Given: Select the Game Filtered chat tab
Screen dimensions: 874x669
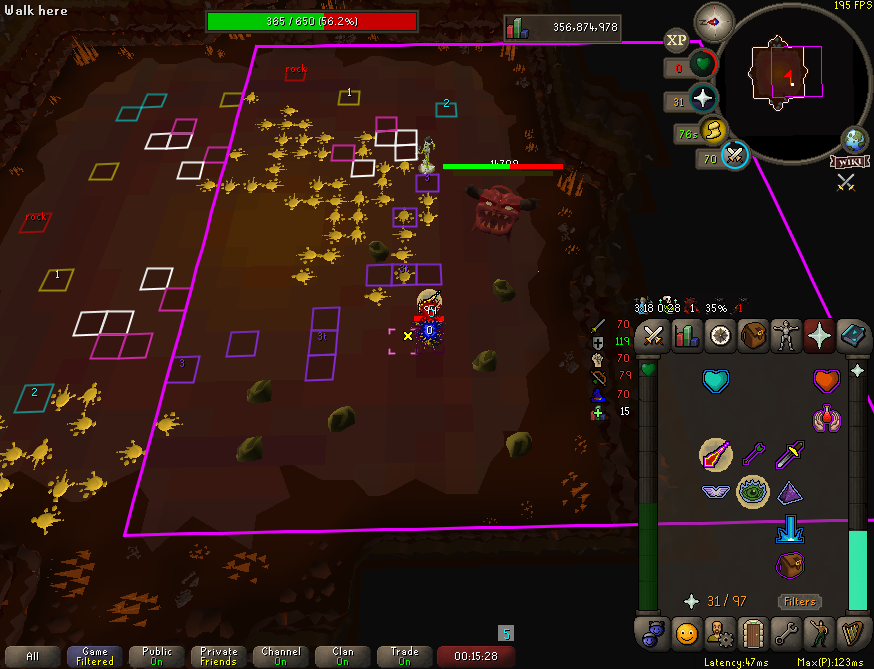Looking at the screenshot, I should pos(95,656).
